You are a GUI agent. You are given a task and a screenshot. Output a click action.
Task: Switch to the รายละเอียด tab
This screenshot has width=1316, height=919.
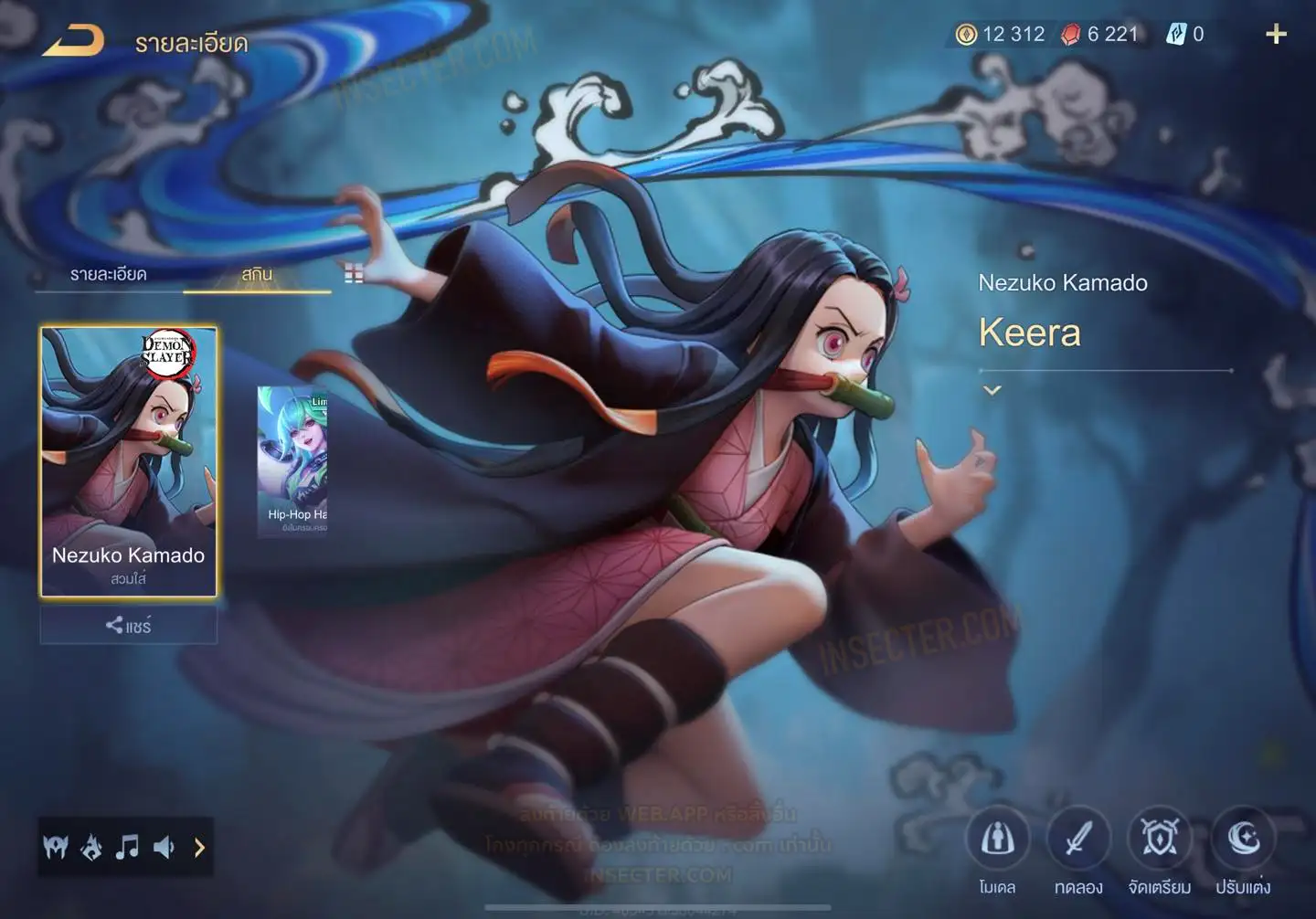[x=108, y=274]
